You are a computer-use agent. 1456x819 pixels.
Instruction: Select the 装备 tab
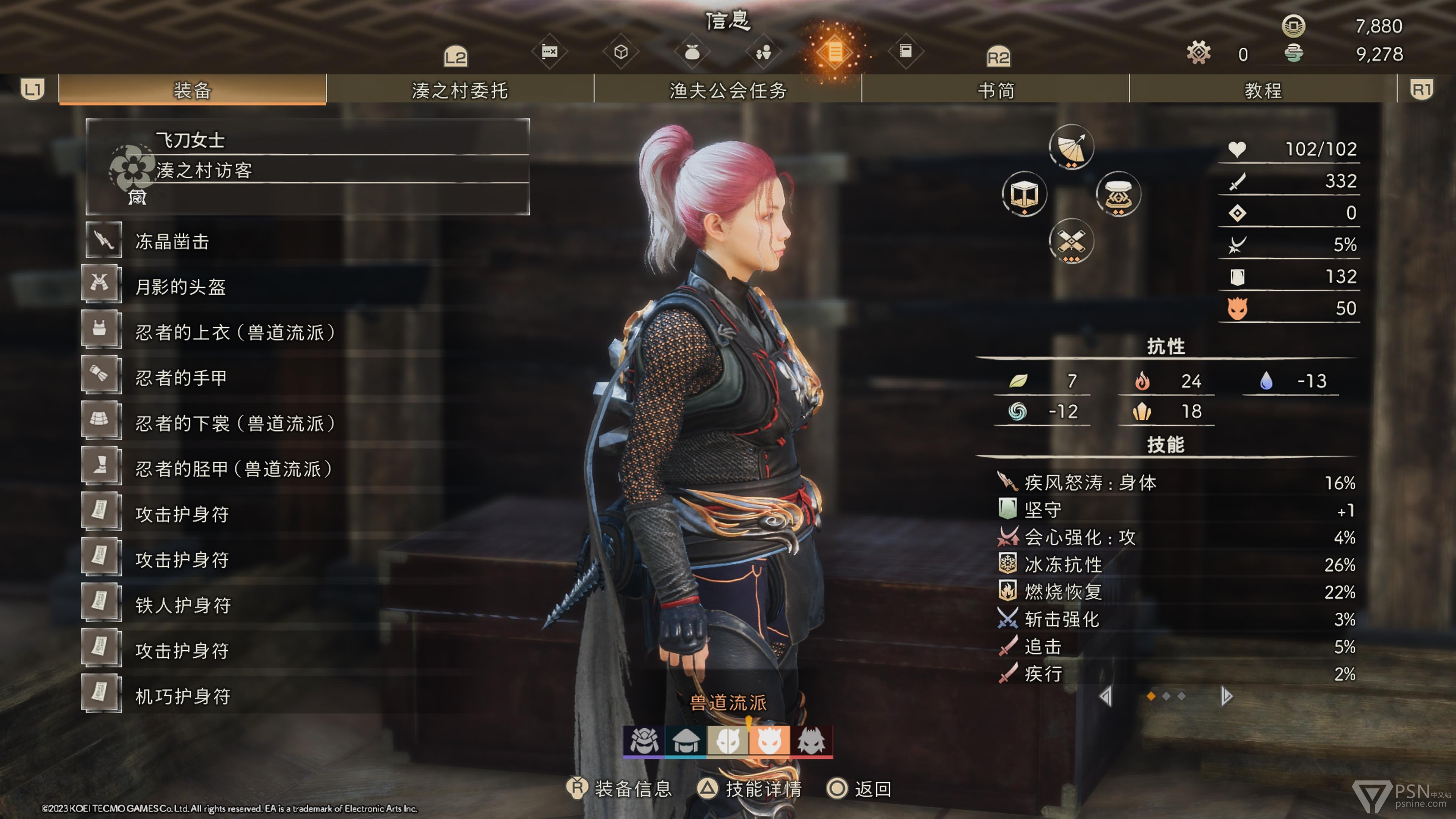tap(192, 91)
